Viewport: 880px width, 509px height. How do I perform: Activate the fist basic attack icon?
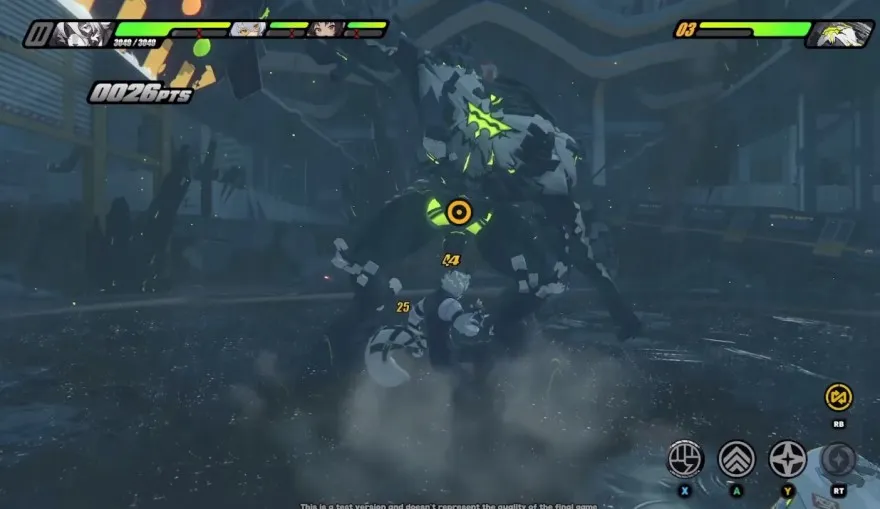(x=685, y=458)
